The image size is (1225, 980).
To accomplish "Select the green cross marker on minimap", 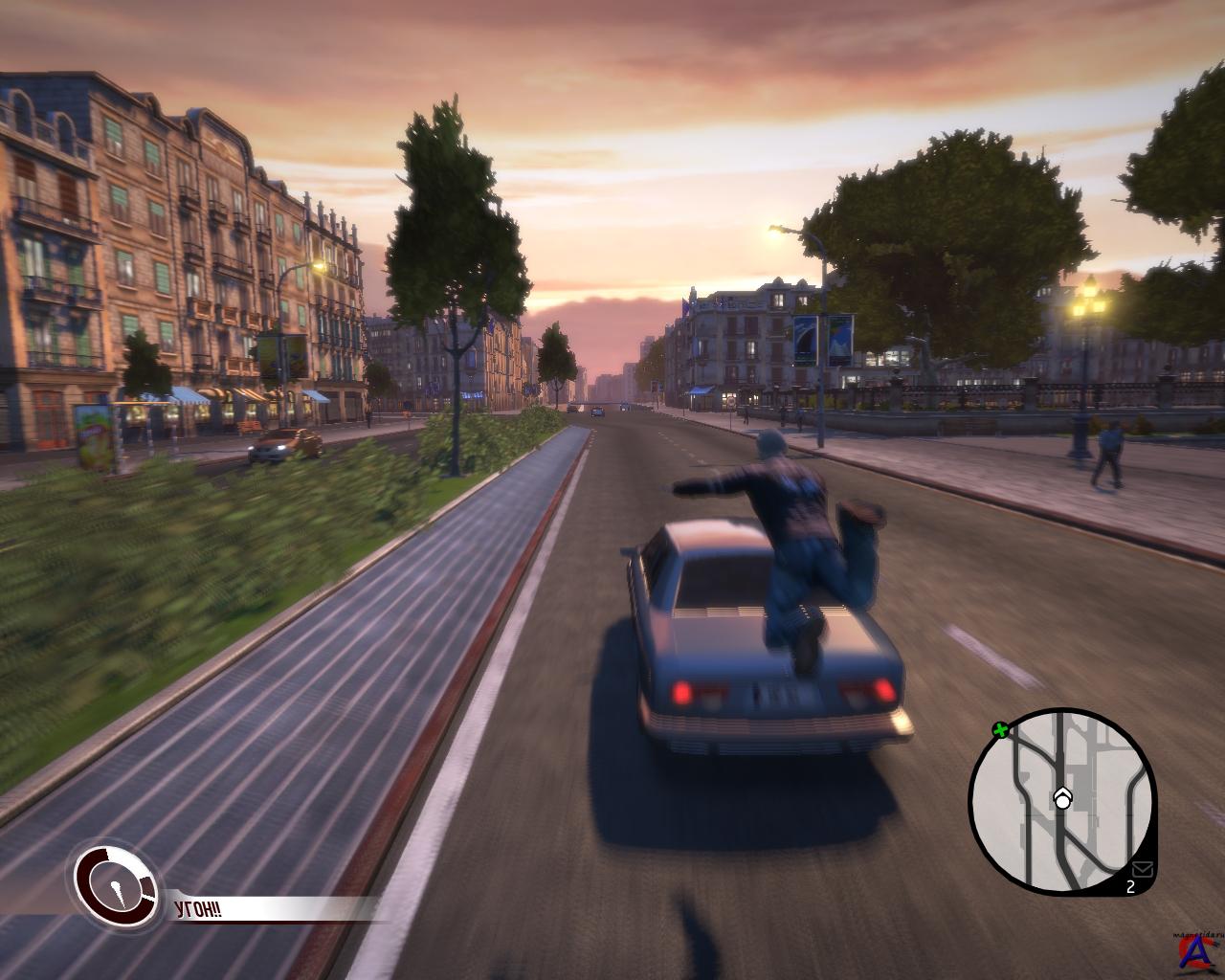I will tap(1001, 731).
